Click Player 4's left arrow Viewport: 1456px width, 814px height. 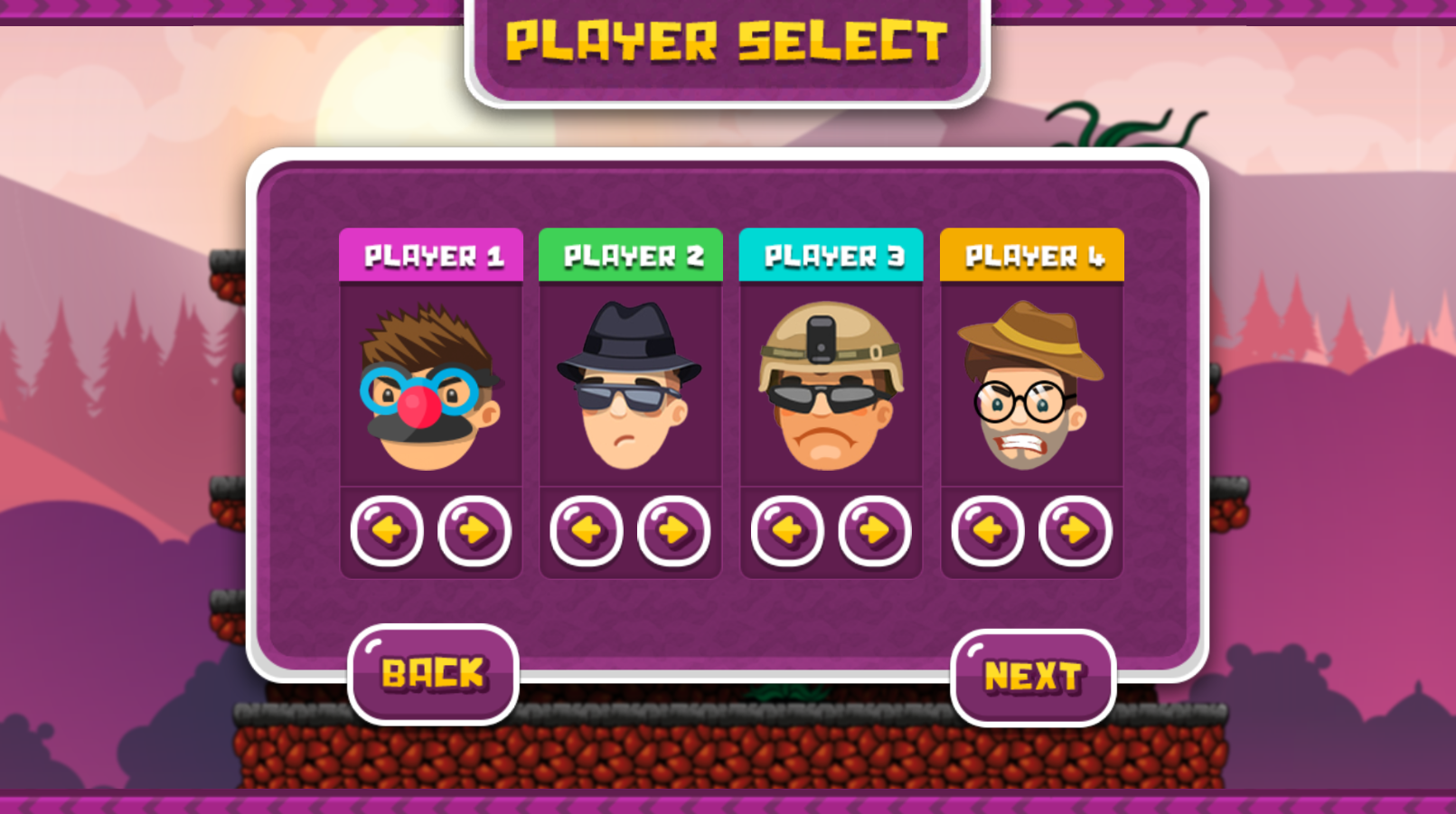pyautogui.click(x=986, y=531)
